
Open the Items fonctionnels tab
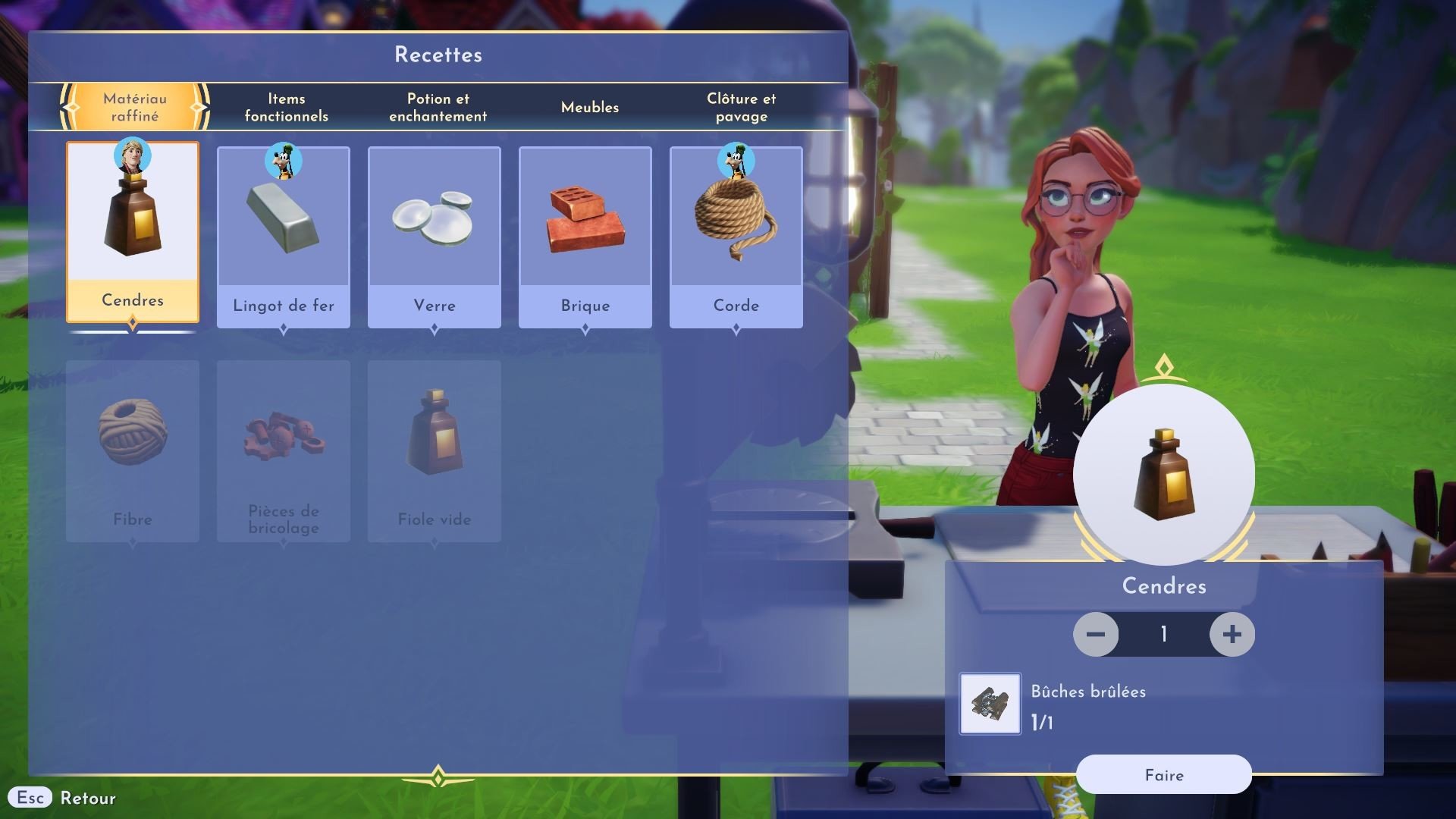coord(286,107)
